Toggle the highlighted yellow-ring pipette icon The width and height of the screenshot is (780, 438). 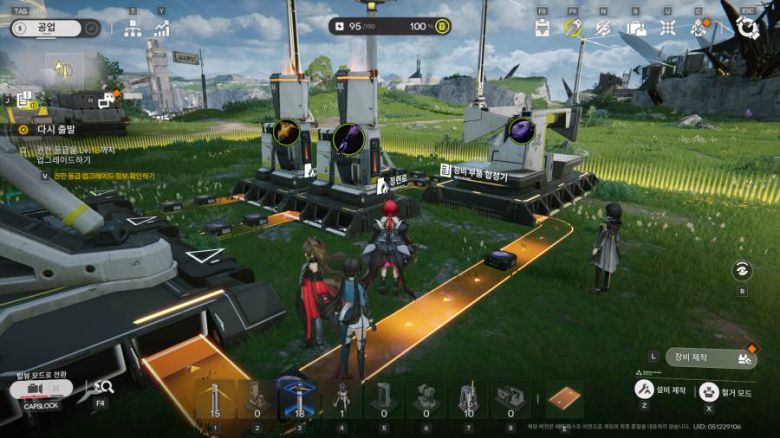573,28
